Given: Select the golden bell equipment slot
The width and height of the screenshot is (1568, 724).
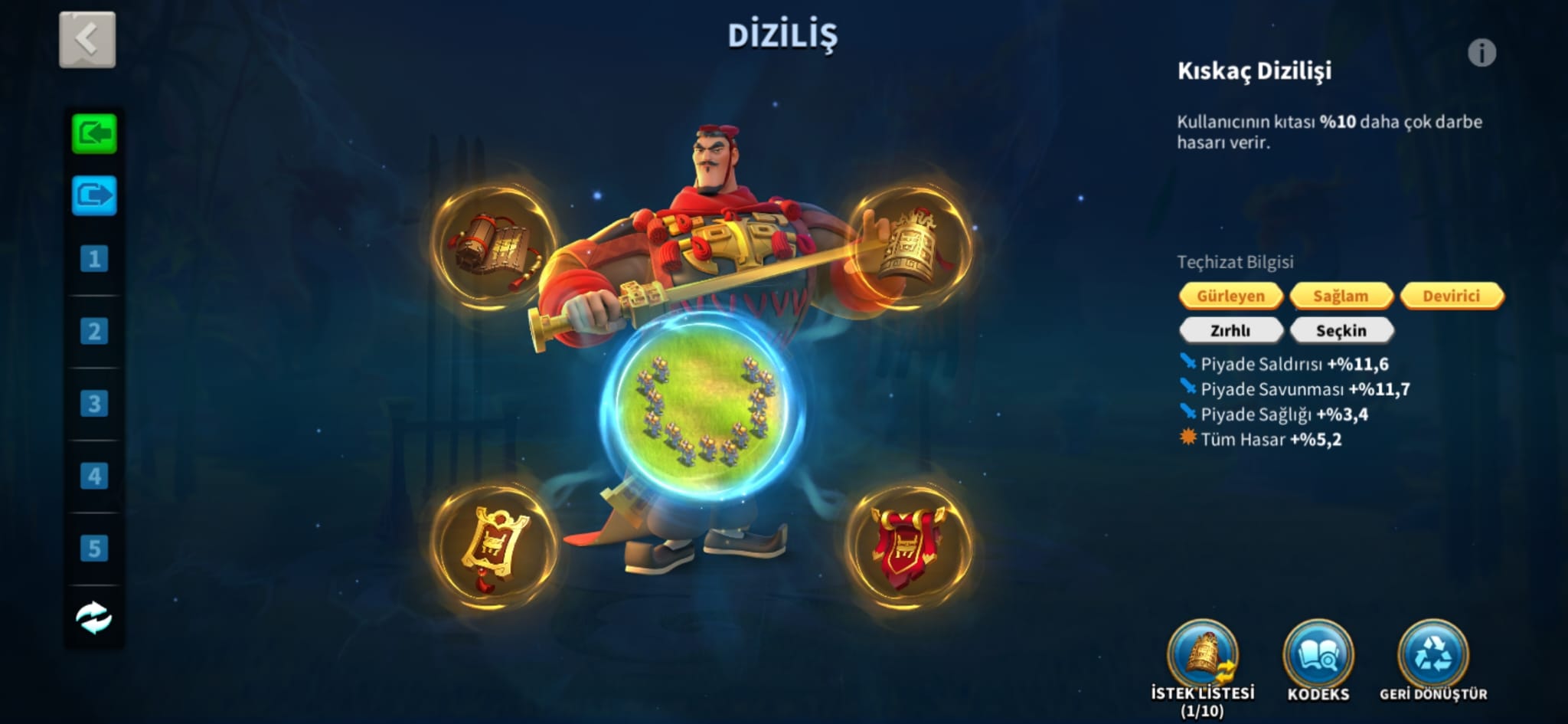Looking at the screenshot, I should (910, 247).
